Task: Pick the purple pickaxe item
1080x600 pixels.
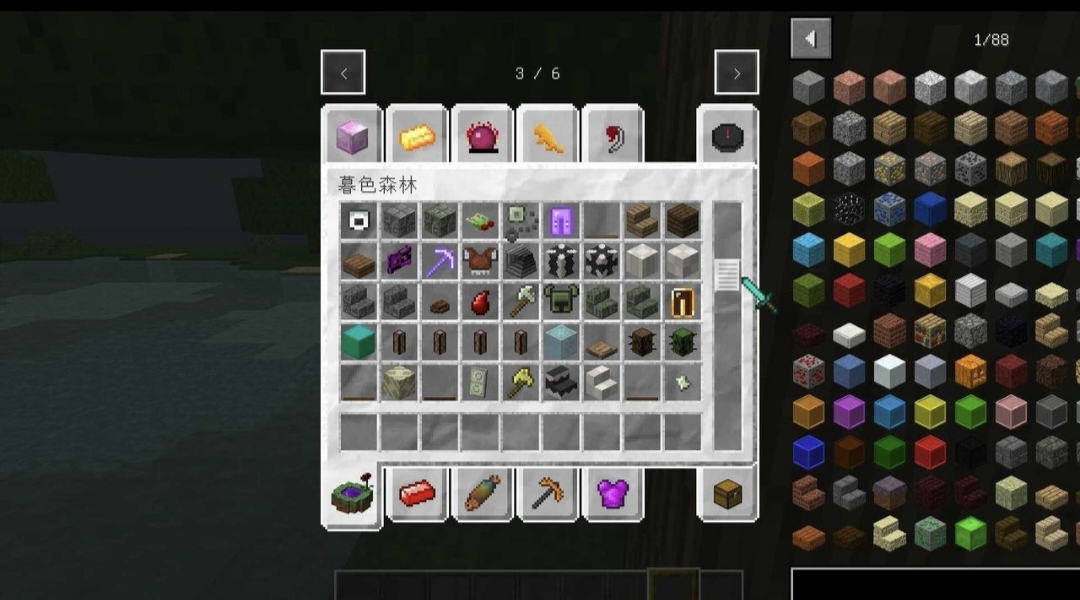Action: pyautogui.click(x=439, y=262)
